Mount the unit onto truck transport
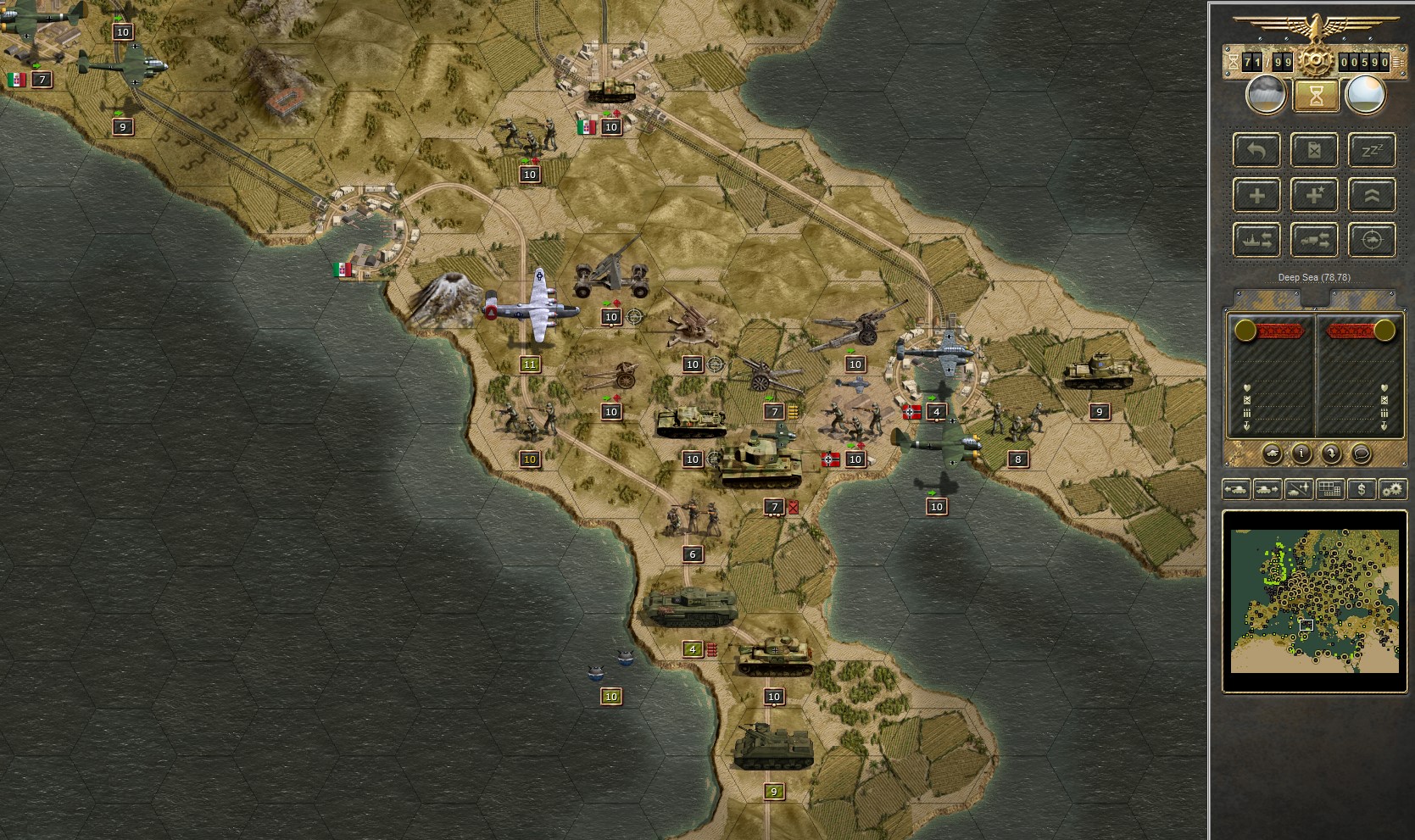This screenshot has width=1415, height=840. click(x=1314, y=241)
